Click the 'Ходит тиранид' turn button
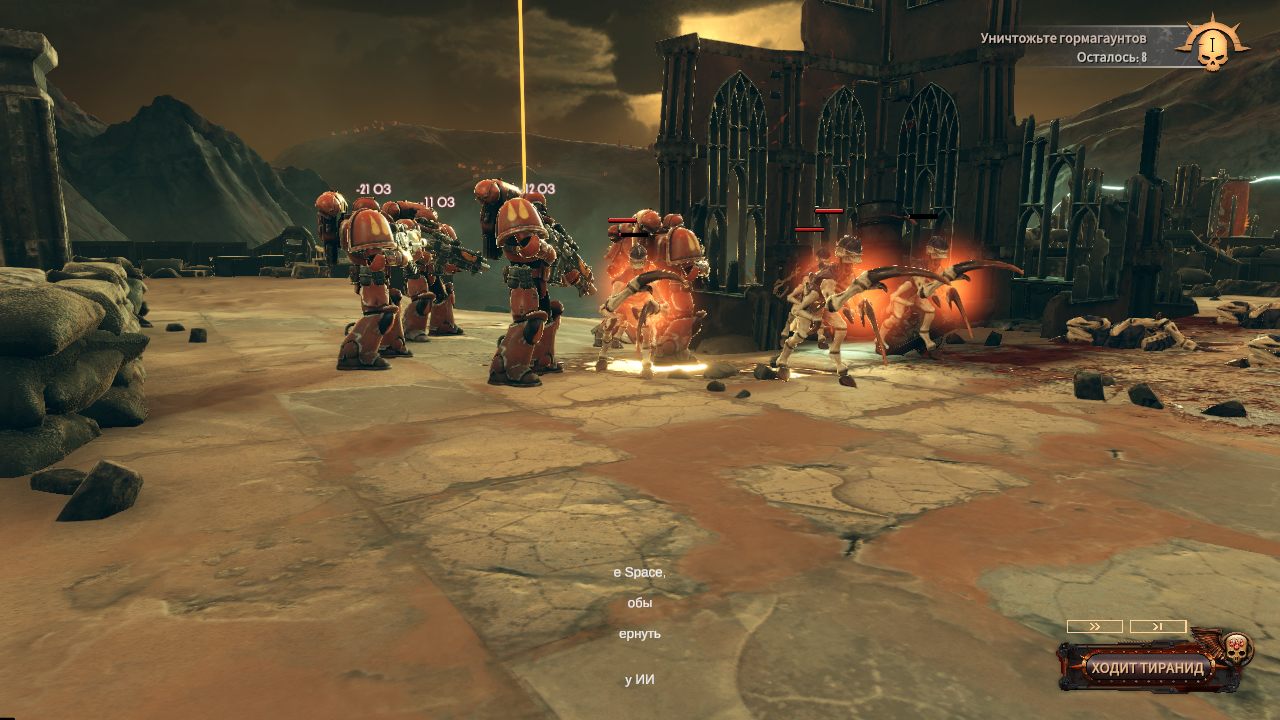1280x720 pixels. (1147, 668)
